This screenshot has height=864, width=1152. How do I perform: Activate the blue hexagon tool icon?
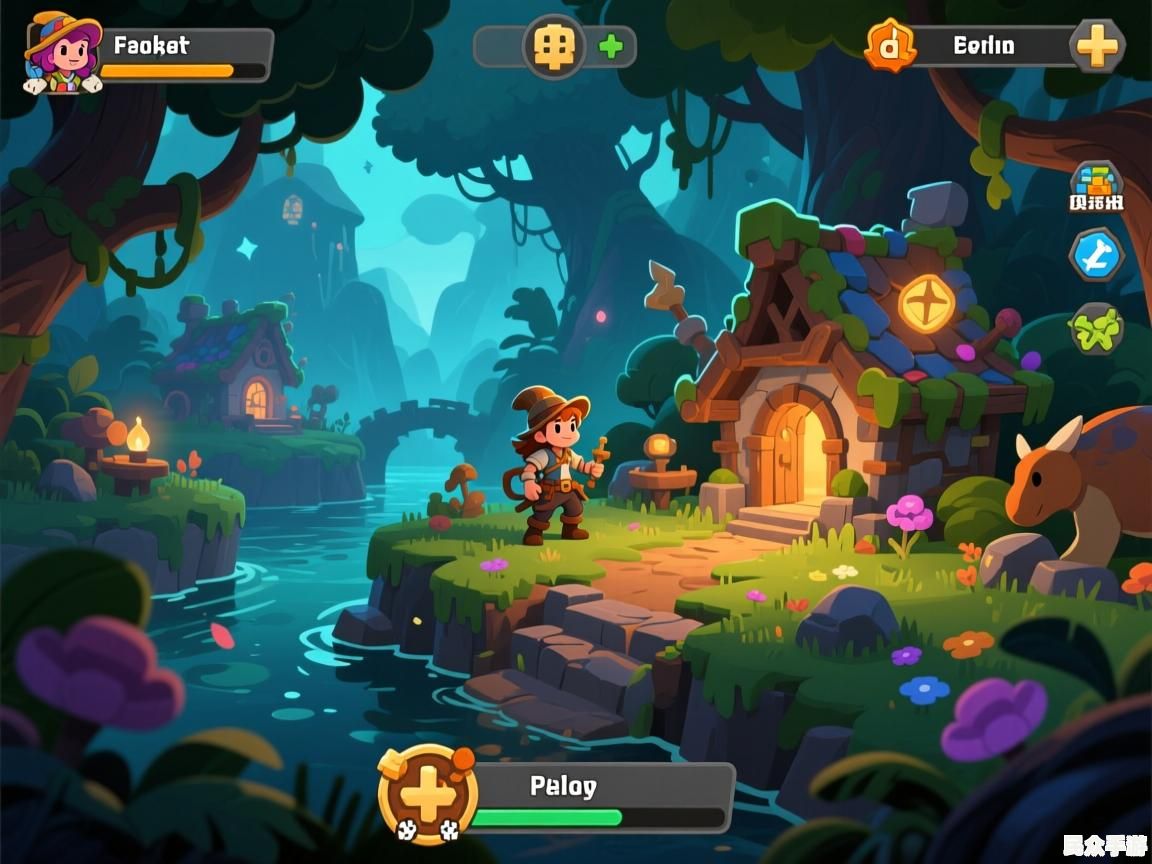1097,255
